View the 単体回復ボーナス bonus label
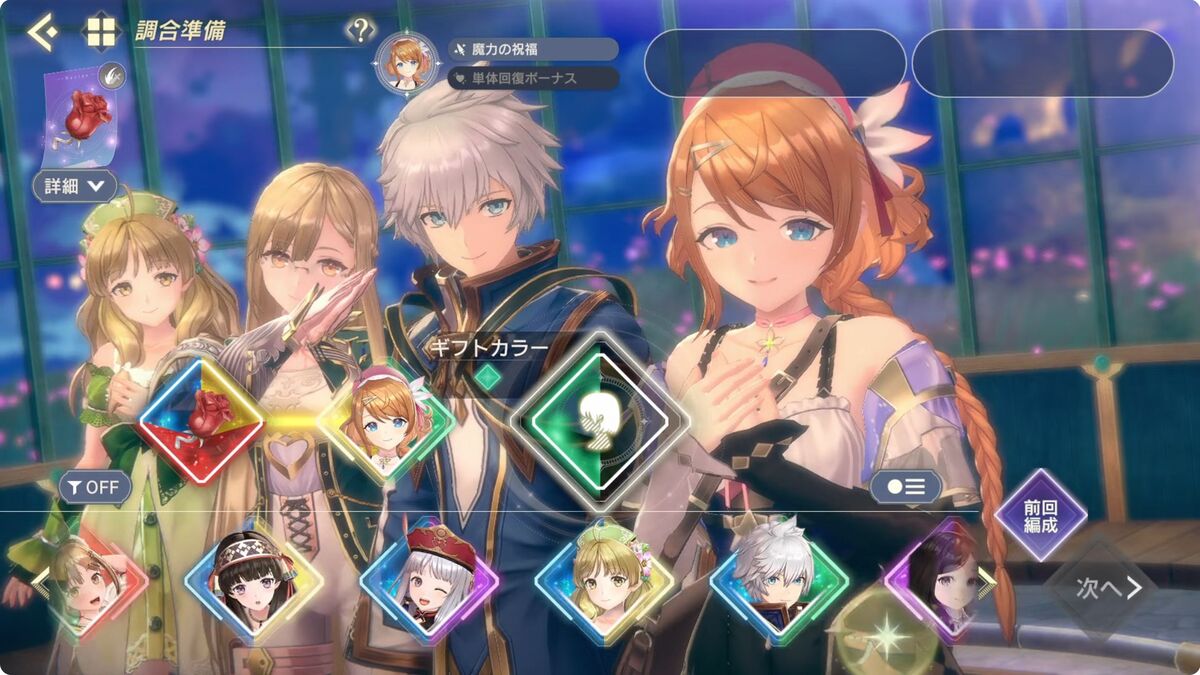 click(533, 77)
